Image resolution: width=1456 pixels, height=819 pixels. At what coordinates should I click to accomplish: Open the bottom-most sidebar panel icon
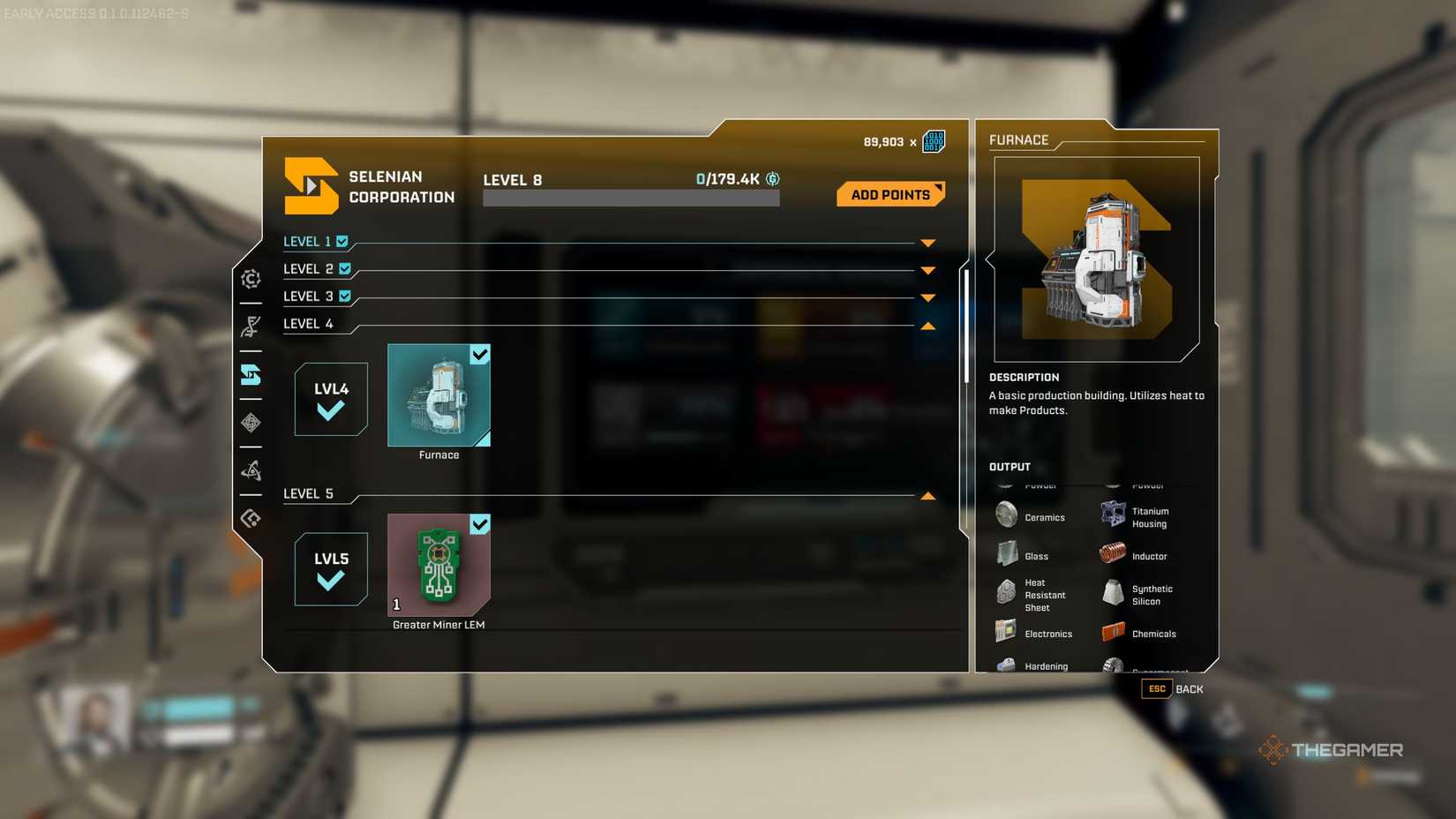tap(251, 517)
